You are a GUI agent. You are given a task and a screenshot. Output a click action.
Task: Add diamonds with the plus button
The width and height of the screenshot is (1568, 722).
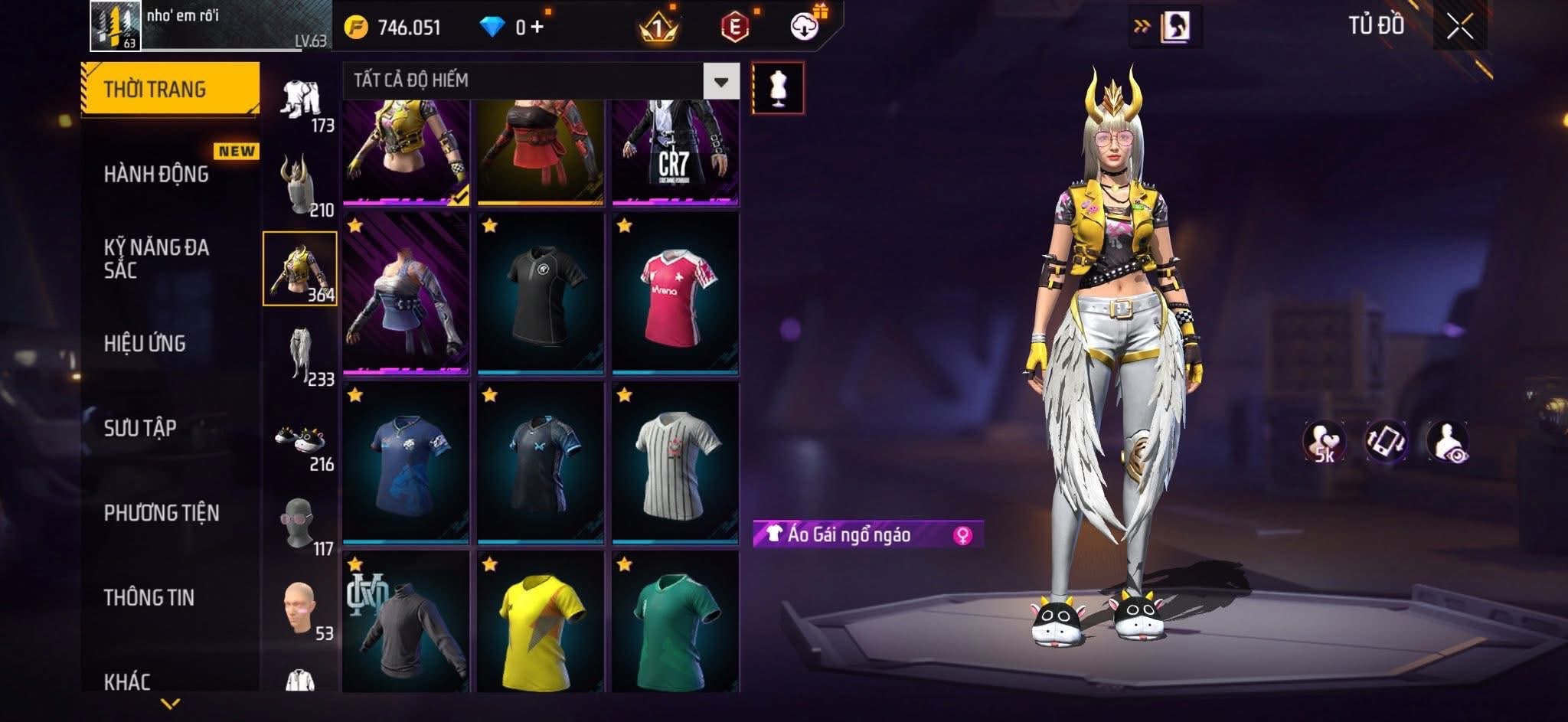537,28
